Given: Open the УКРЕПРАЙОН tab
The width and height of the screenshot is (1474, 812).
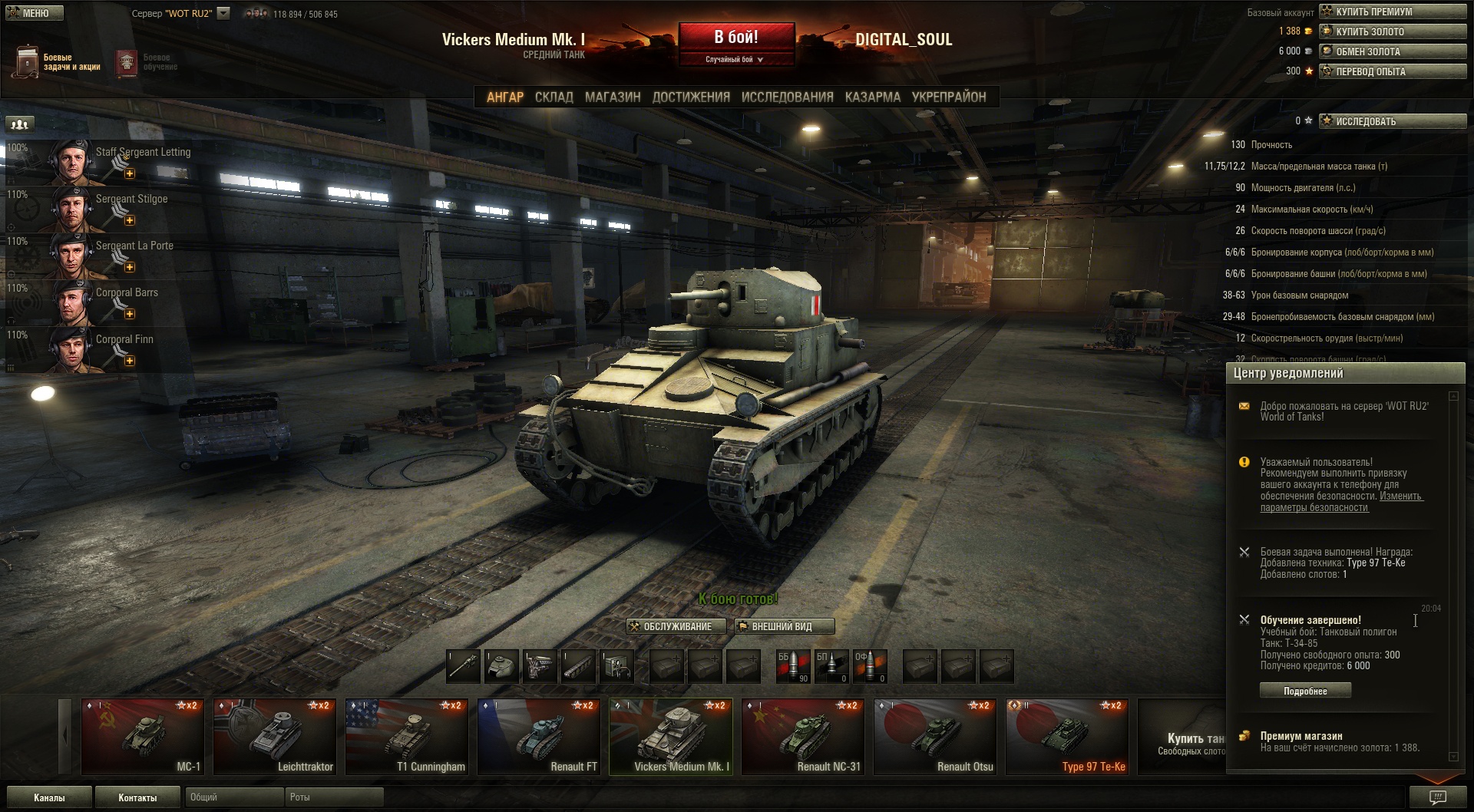Looking at the screenshot, I should click(948, 97).
